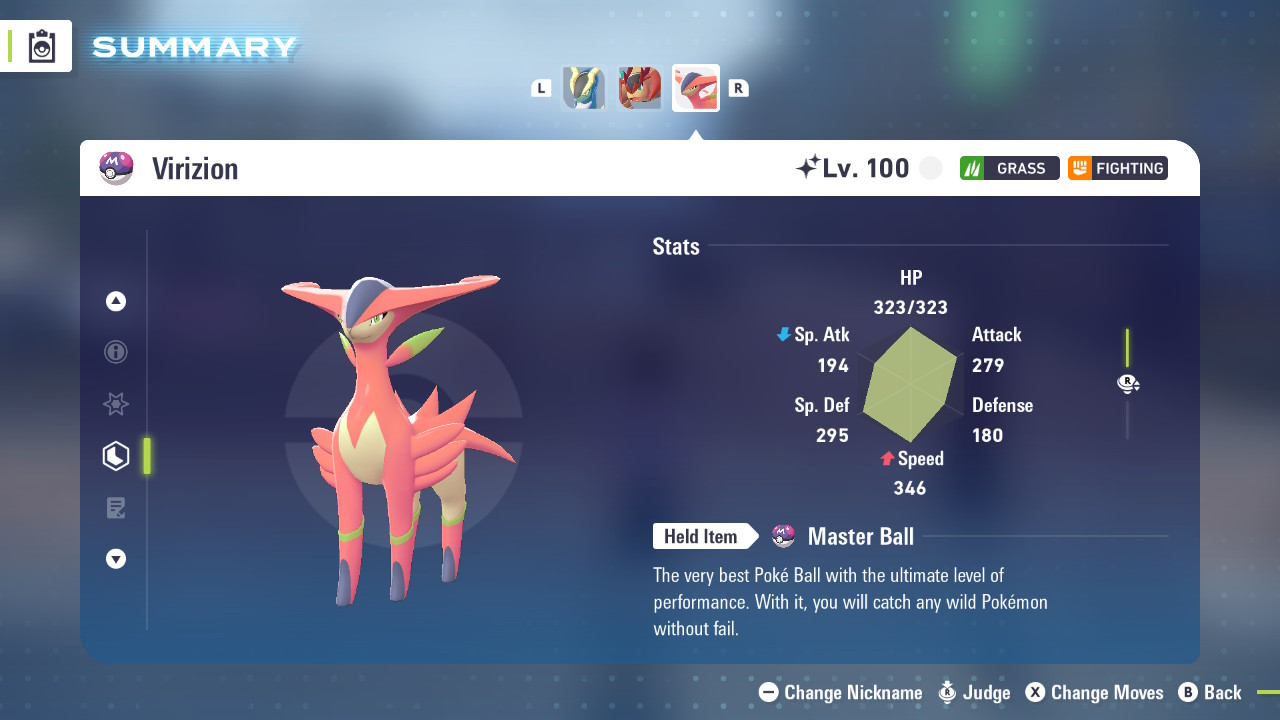This screenshot has height=720, width=1280.
Task: Choose Change Moves option
Action: point(1095,692)
